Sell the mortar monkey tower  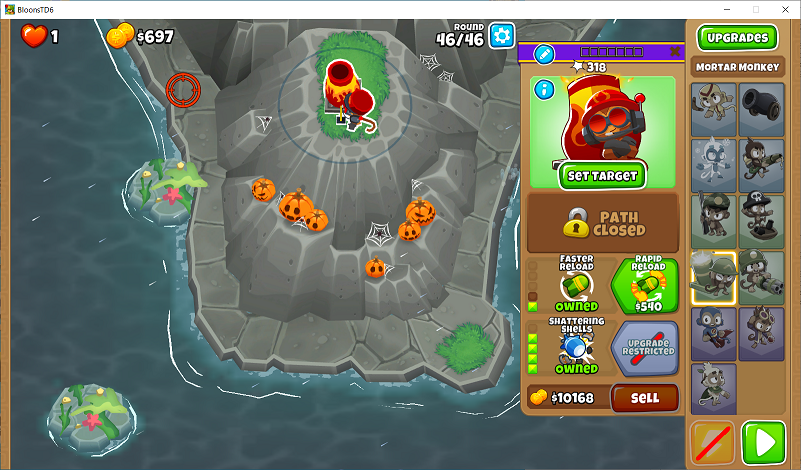[645, 398]
